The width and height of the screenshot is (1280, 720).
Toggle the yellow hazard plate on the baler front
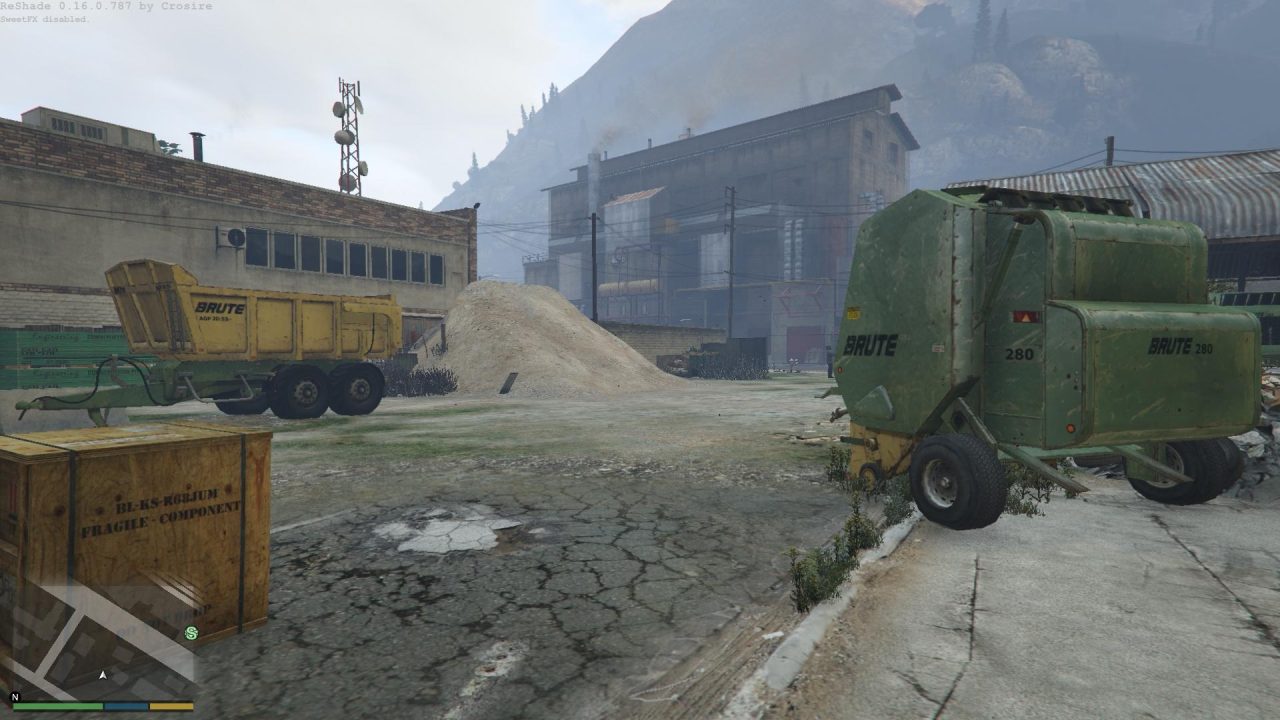click(853, 313)
